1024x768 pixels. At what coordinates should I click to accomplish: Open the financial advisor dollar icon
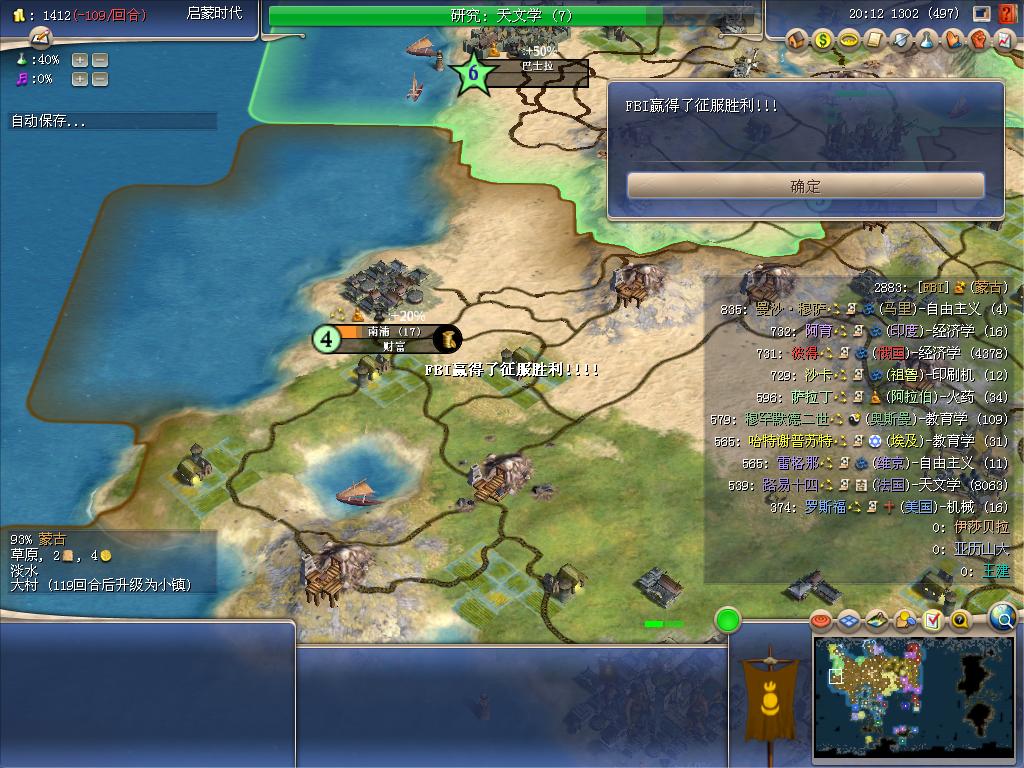pyautogui.click(x=823, y=41)
